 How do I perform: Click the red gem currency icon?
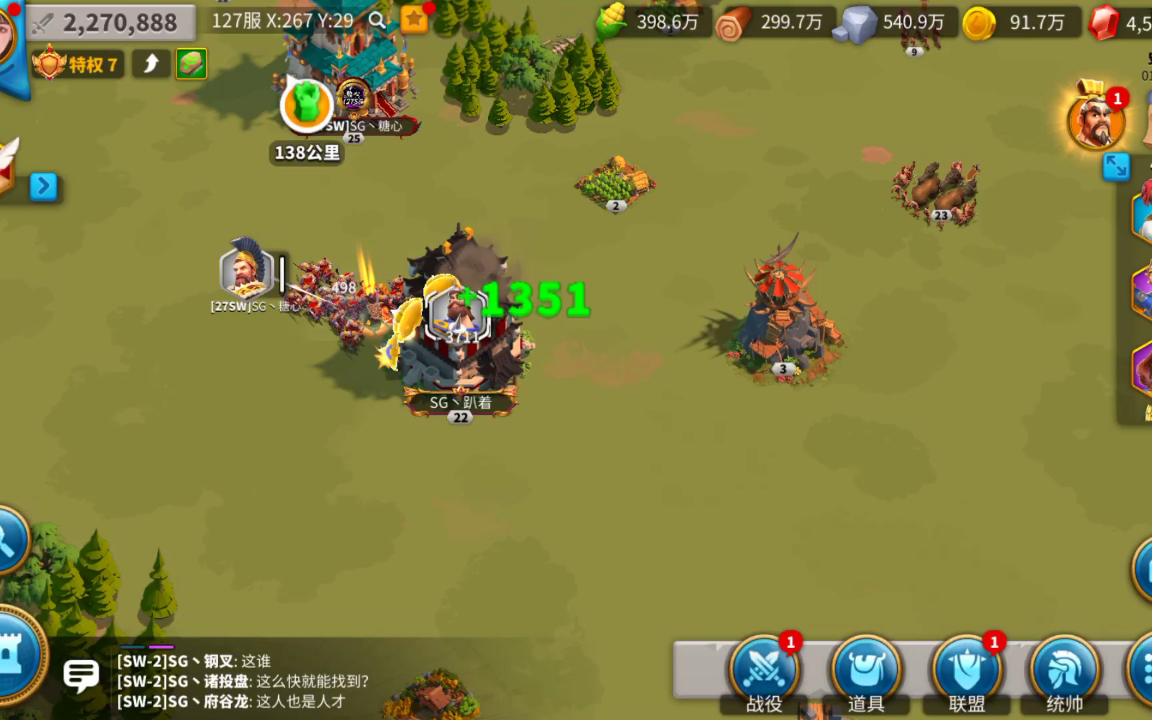[1104, 23]
